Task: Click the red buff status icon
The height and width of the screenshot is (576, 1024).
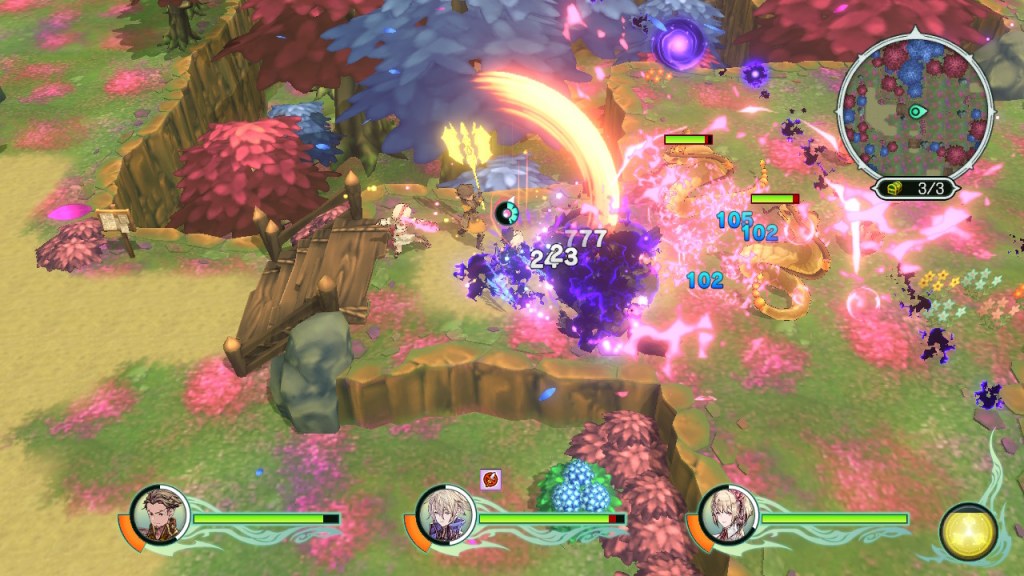Action: pos(491,479)
